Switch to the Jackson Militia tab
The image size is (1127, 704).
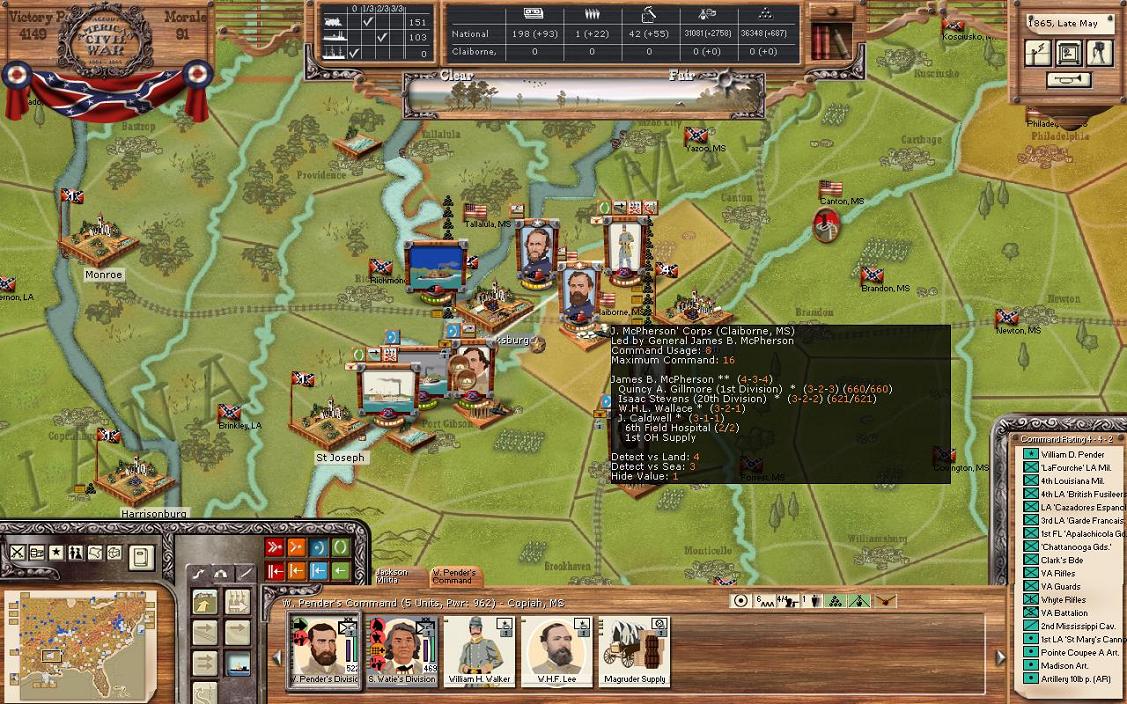(392, 577)
